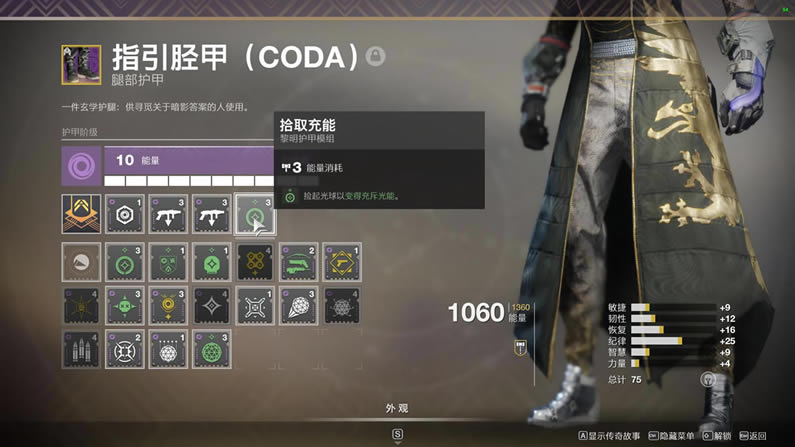Choose the green skull with arrows mod

point(125,307)
